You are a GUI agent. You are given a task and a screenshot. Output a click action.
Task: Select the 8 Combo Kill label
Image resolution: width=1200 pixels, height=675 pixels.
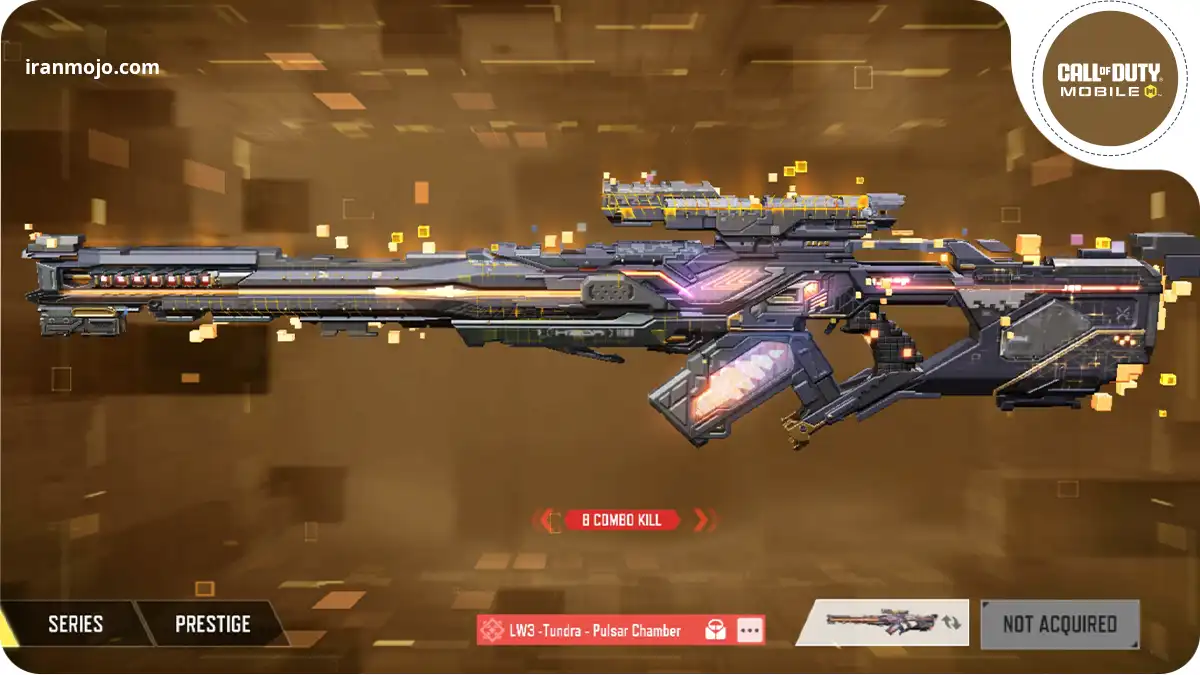click(x=622, y=520)
